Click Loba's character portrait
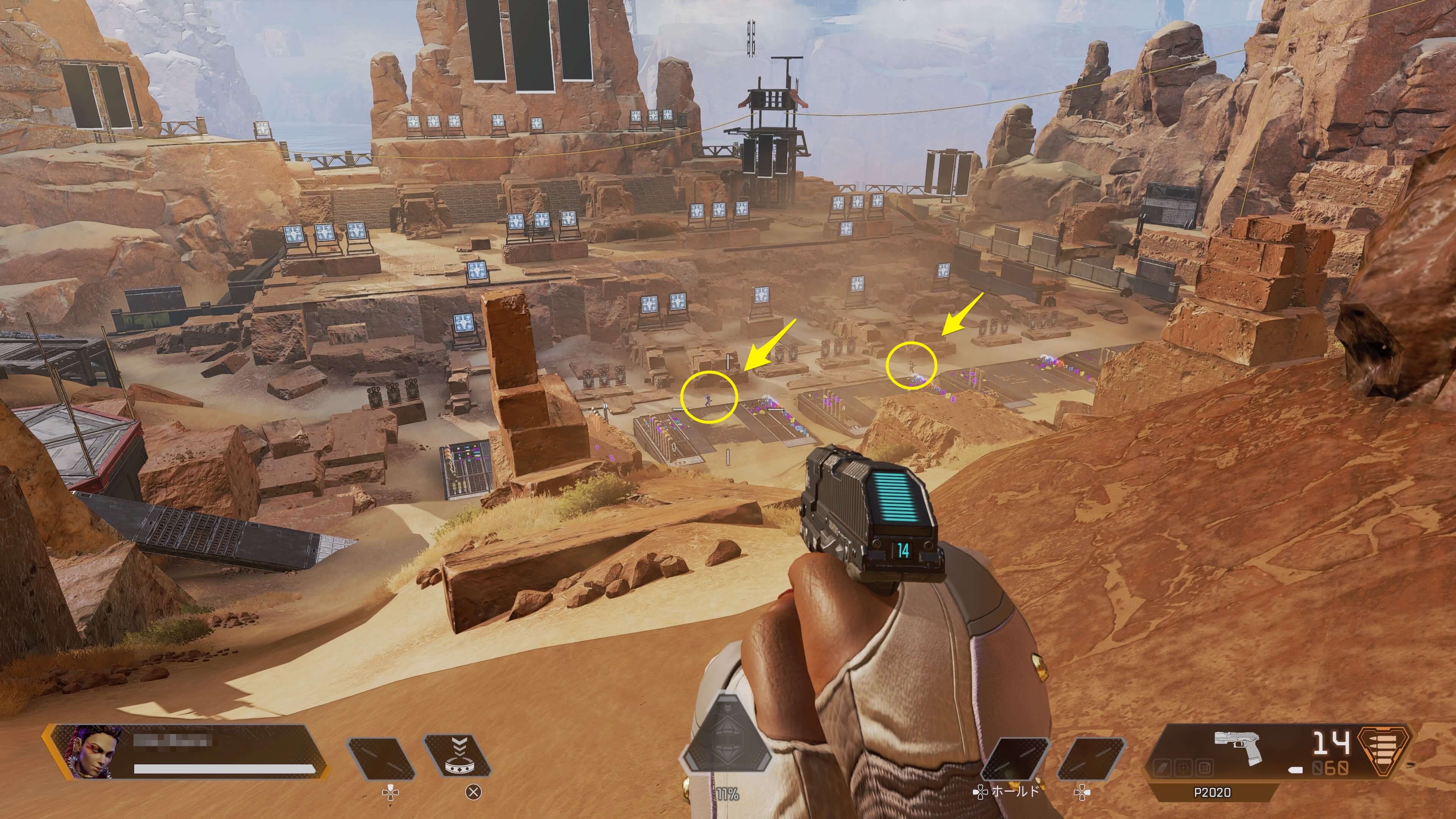Viewport: 1456px width, 819px height. tap(88, 752)
